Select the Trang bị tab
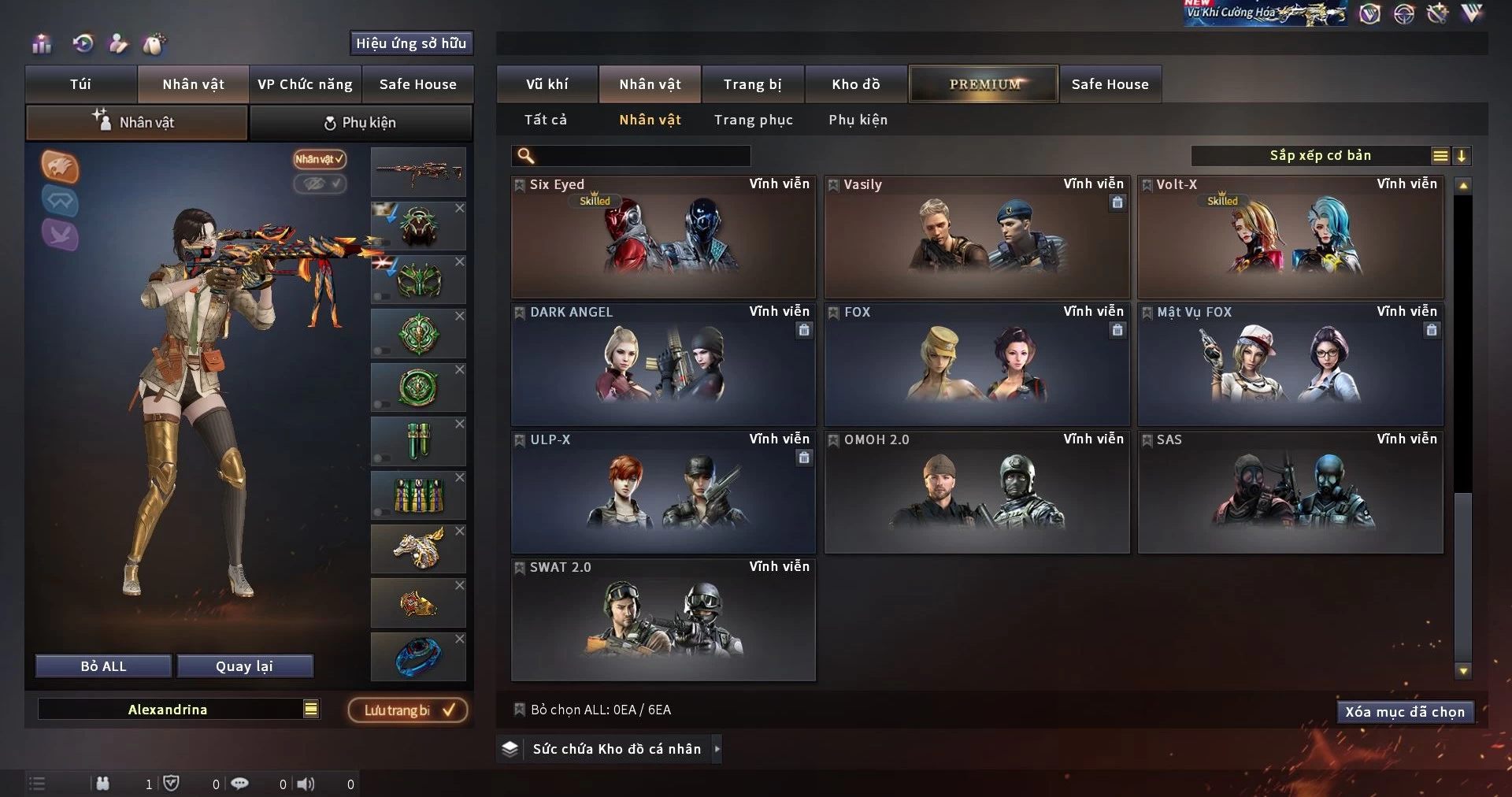Viewport: 1512px width, 797px height. pos(752,84)
